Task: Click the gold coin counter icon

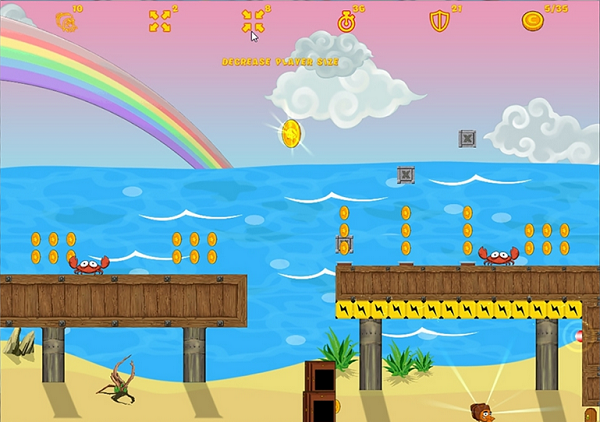Action: click(x=532, y=21)
